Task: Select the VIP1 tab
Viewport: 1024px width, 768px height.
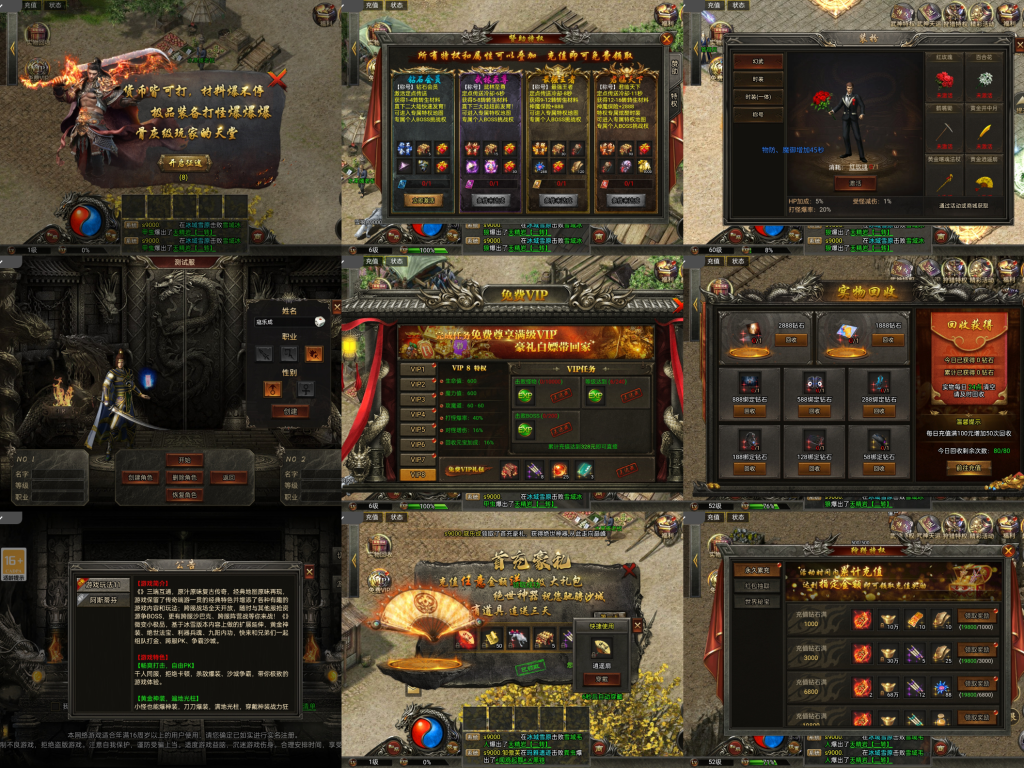Action: click(417, 369)
